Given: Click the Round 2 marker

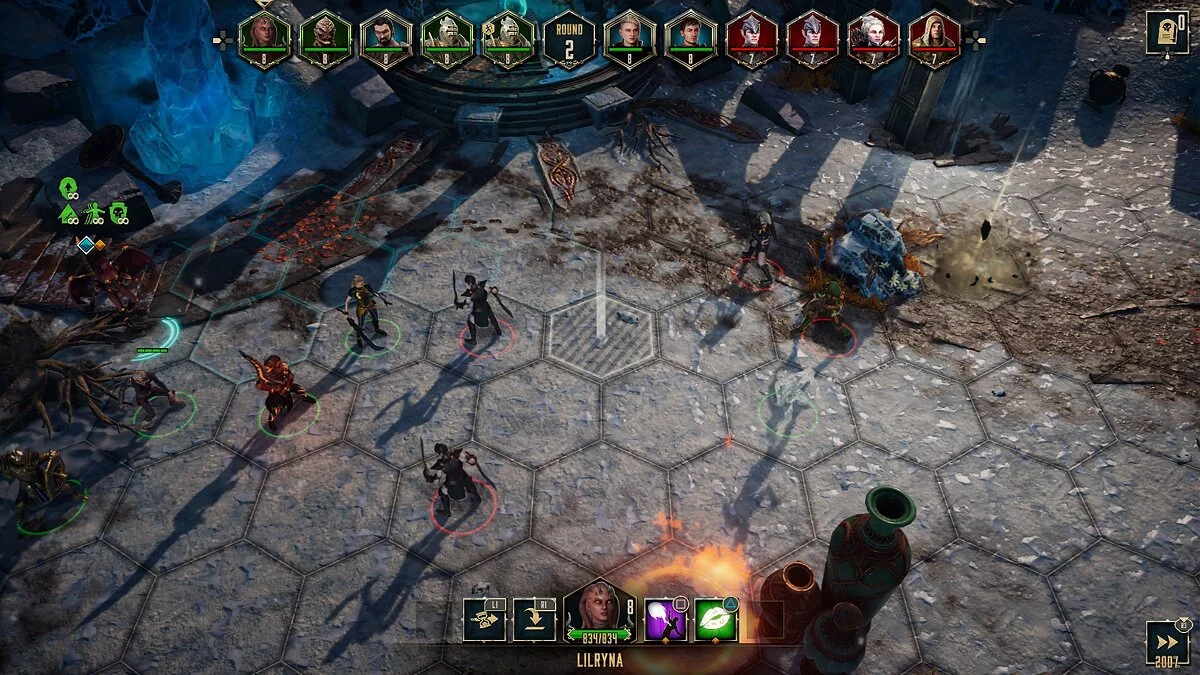Looking at the screenshot, I should (x=569, y=39).
